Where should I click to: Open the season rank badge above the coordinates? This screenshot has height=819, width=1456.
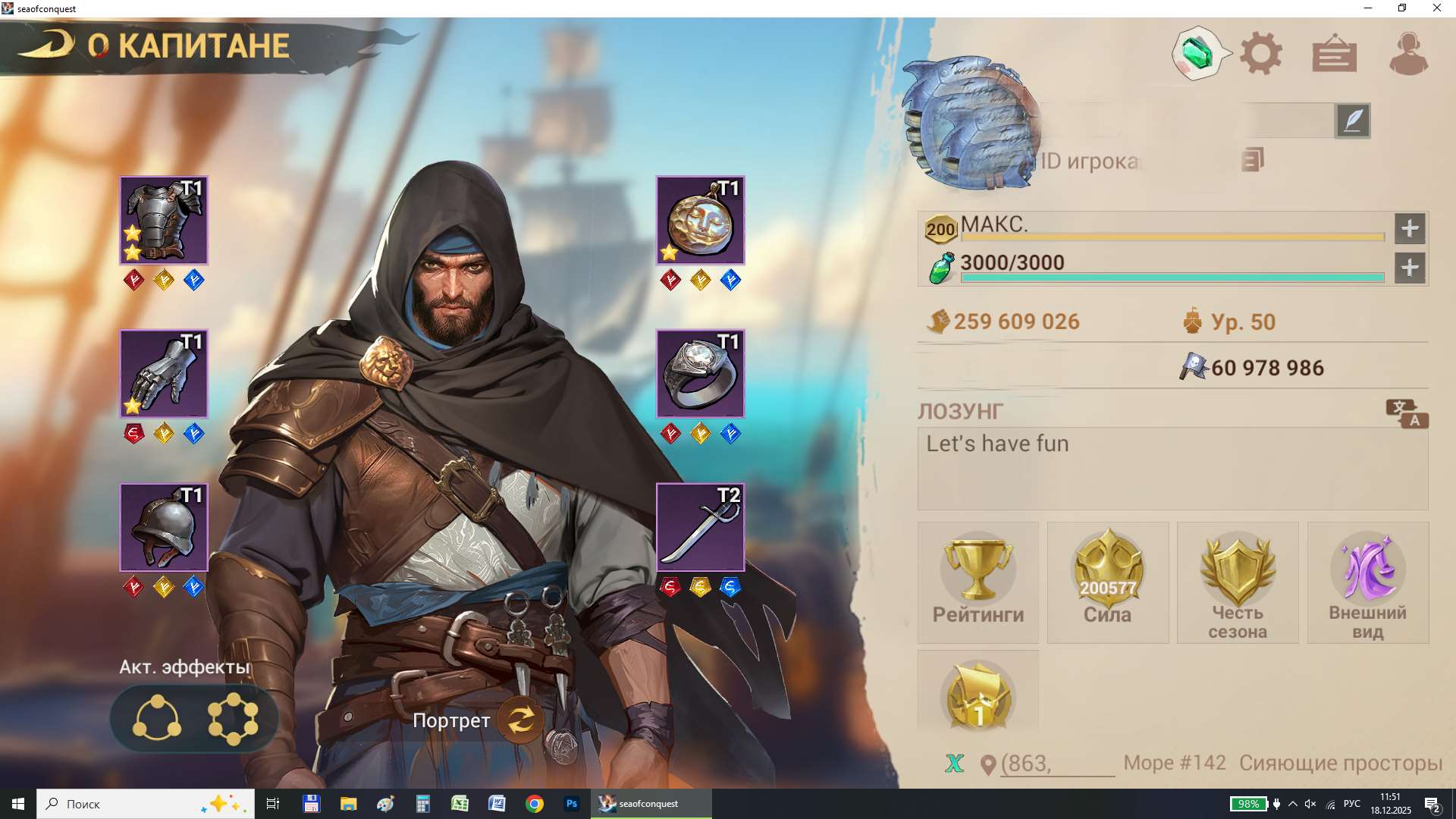click(x=978, y=694)
